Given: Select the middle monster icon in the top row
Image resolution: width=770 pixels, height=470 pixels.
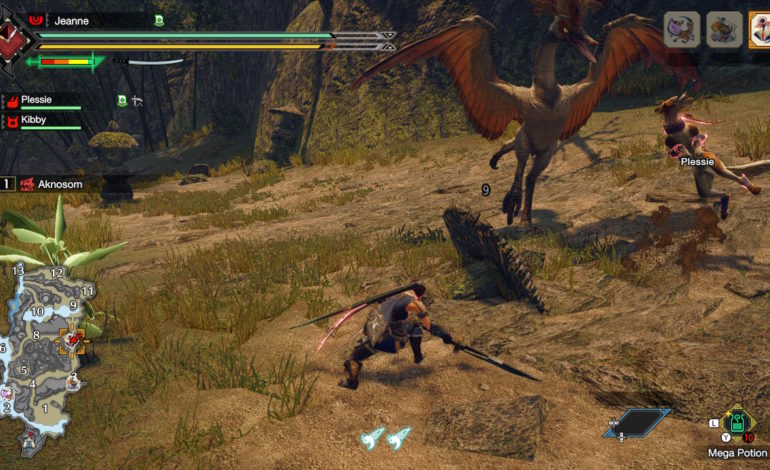Looking at the screenshot, I should coord(722,29).
